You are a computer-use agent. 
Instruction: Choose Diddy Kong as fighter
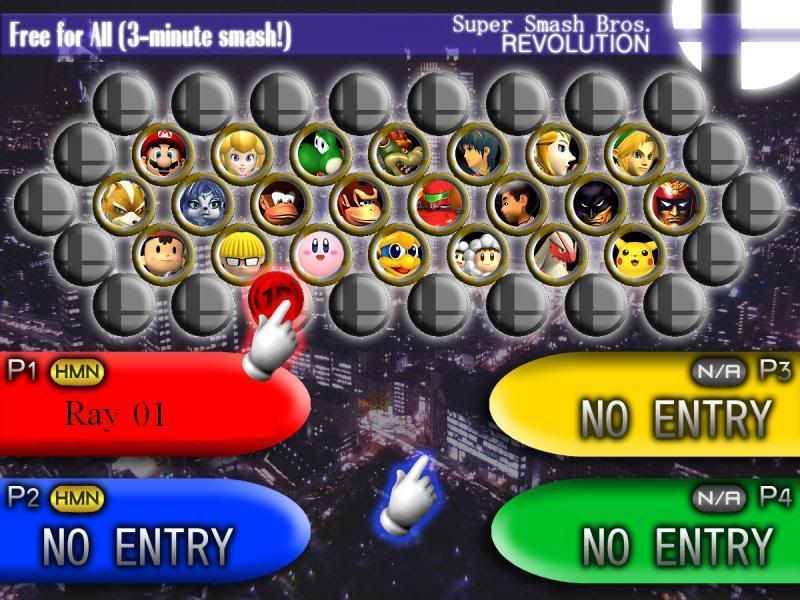pos(279,202)
